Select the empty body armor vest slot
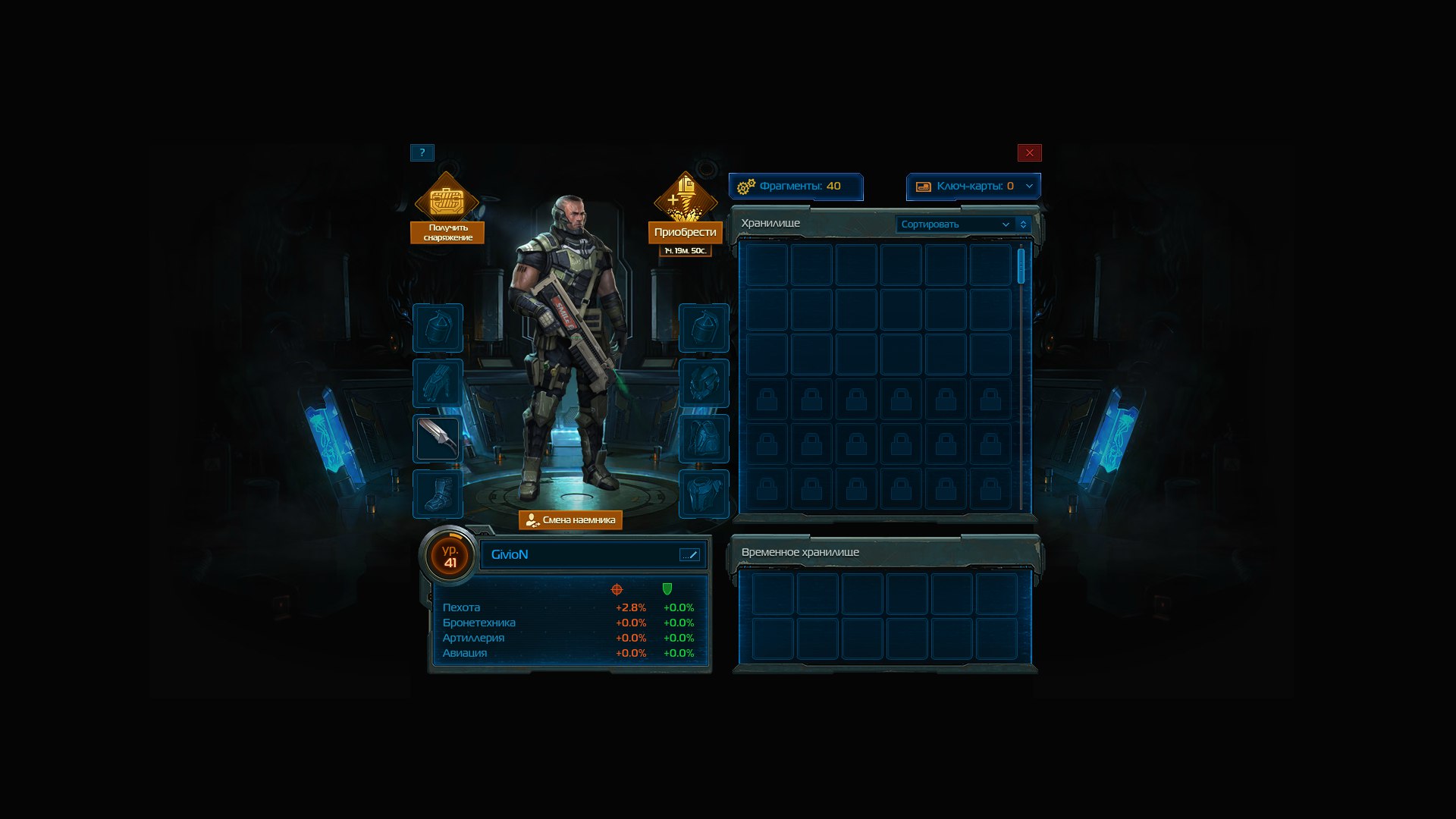Image resolution: width=1456 pixels, height=819 pixels. (704, 494)
